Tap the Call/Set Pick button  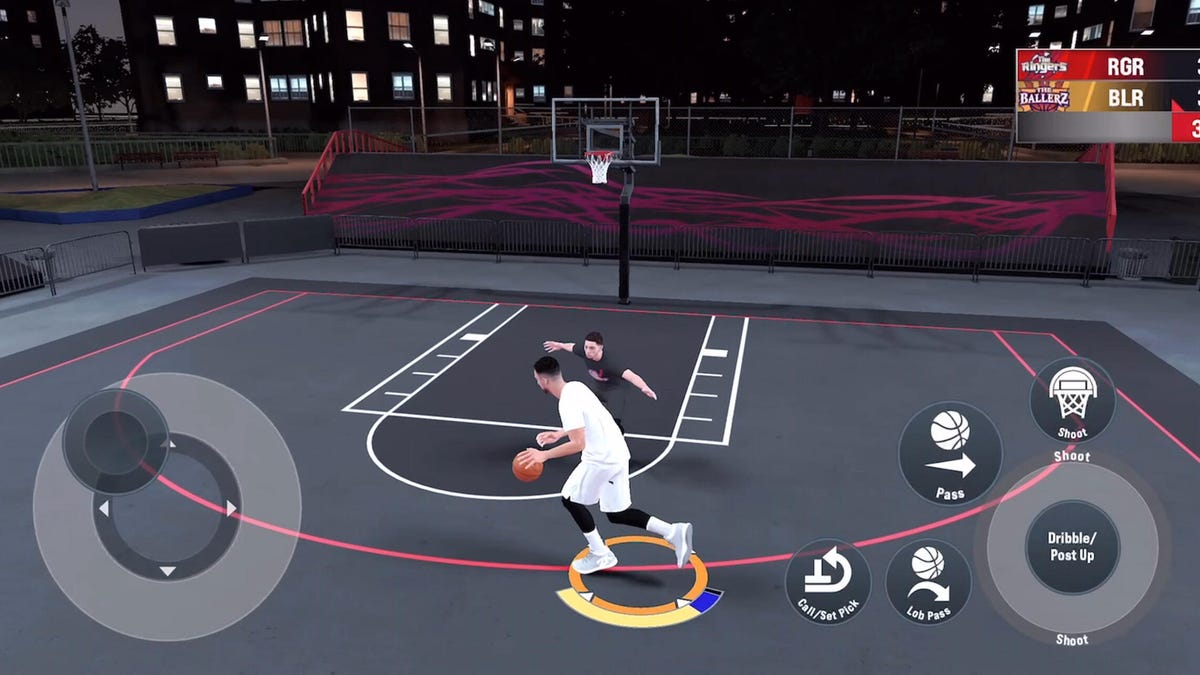[x=828, y=582]
